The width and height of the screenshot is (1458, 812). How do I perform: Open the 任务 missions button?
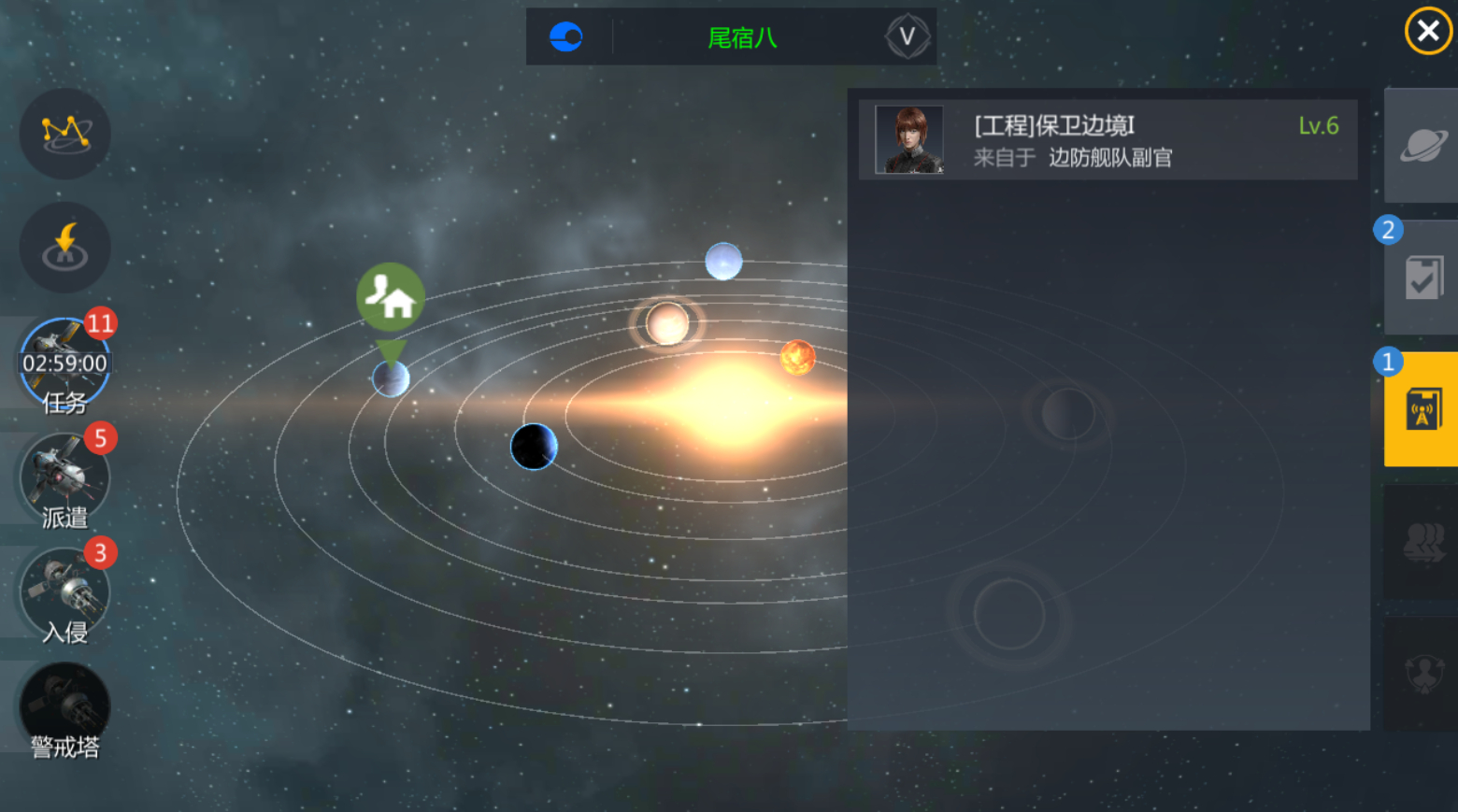(x=65, y=364)
